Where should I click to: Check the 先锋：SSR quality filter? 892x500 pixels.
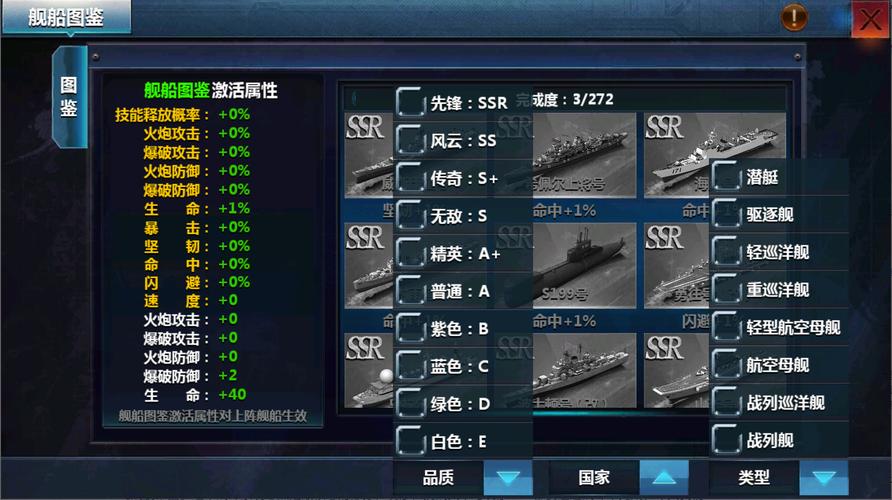(410, 102)
